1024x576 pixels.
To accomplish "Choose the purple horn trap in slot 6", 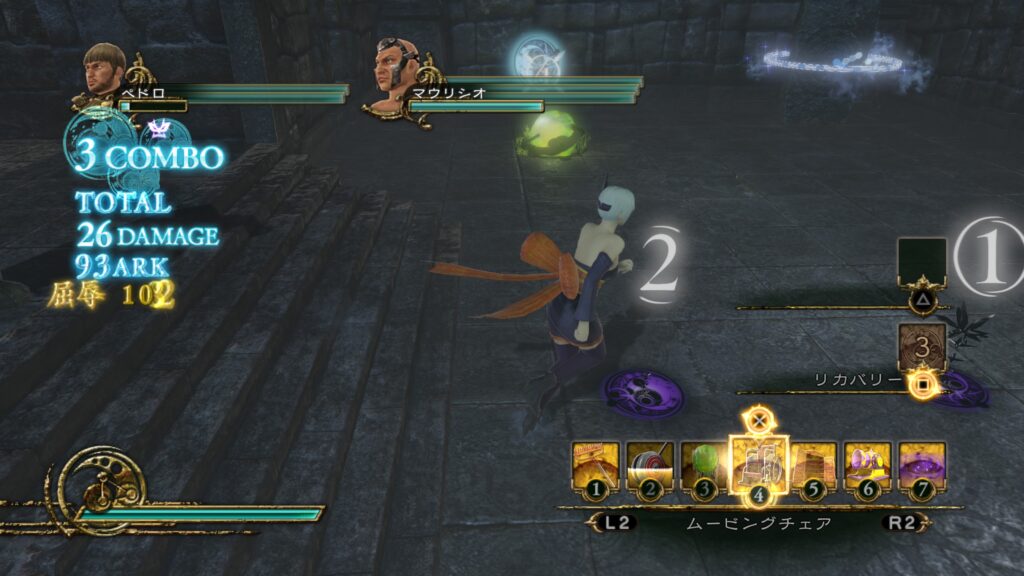I will (x=868, y=466).
